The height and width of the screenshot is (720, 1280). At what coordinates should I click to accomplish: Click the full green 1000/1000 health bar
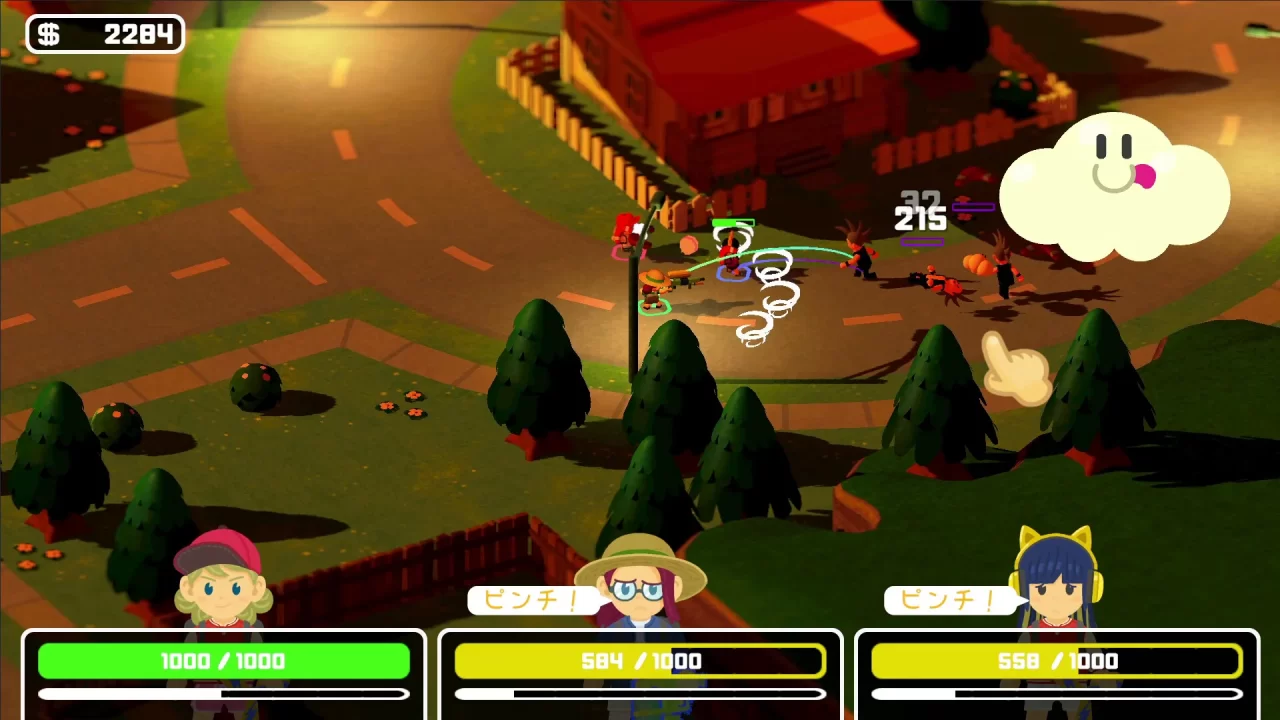tap(224, 661)
